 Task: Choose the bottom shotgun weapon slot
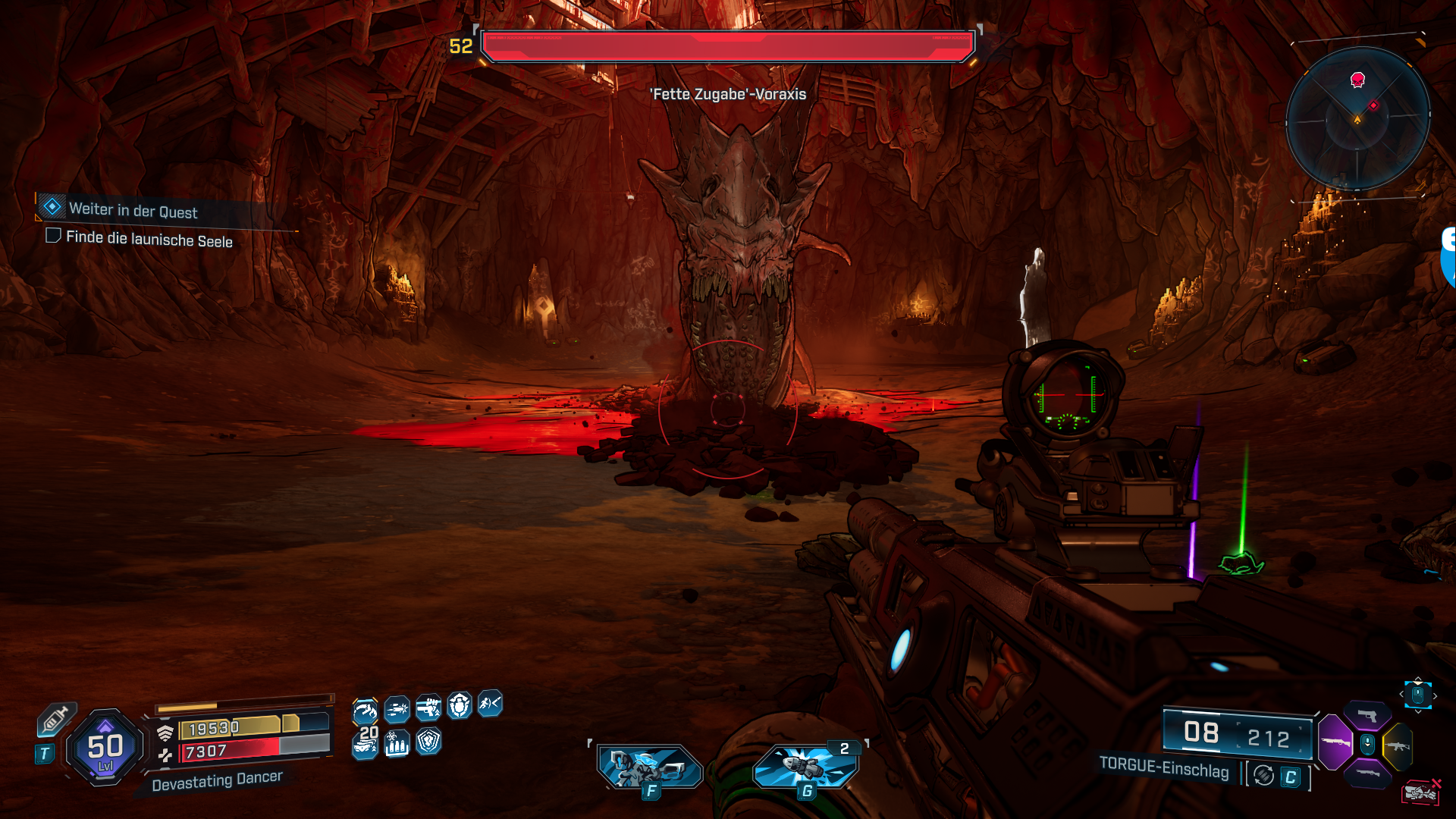(1367, 773)
